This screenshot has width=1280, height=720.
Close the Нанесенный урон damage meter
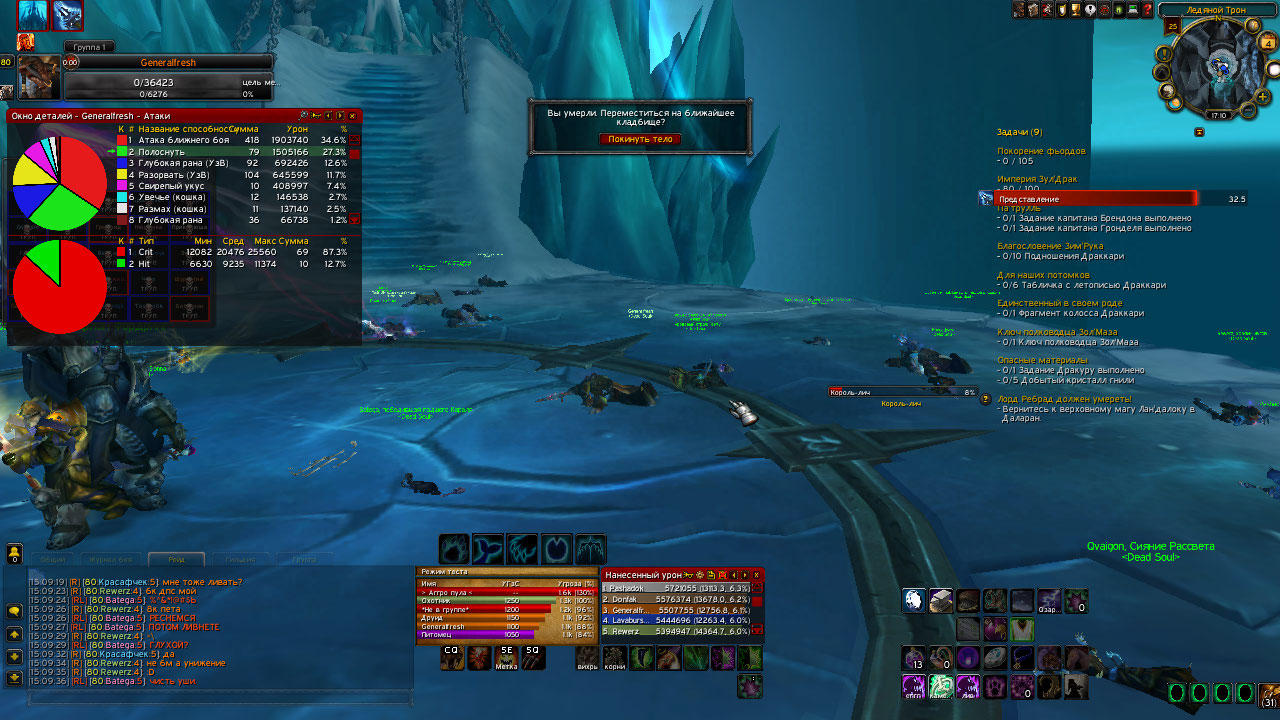pyautogui.click(x=756, y=575)
